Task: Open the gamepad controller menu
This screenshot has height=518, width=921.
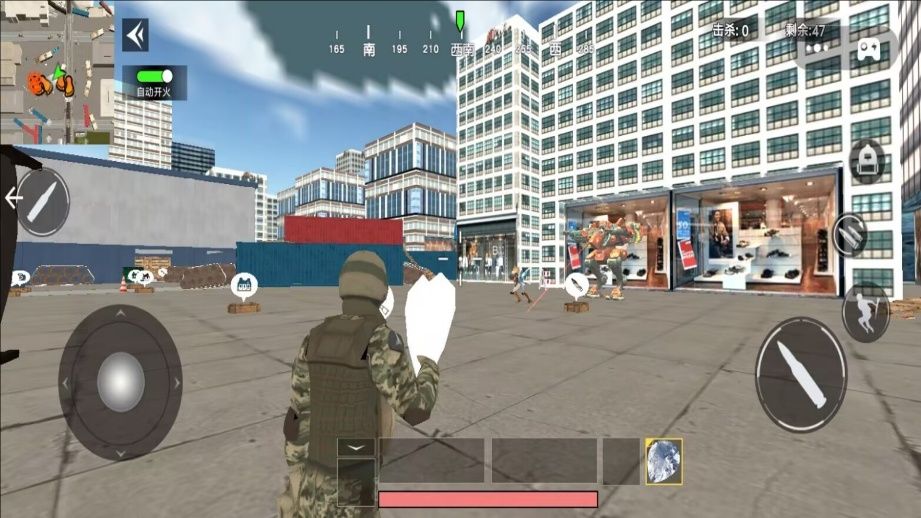Action: [866, 48]
